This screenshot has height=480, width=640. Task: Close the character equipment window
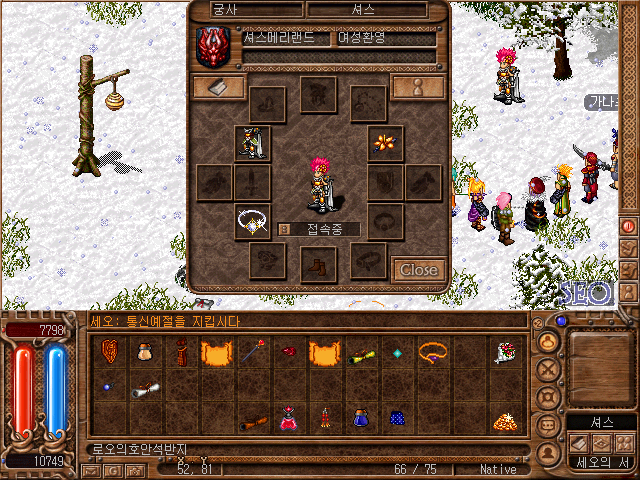(x=418, y=270)
